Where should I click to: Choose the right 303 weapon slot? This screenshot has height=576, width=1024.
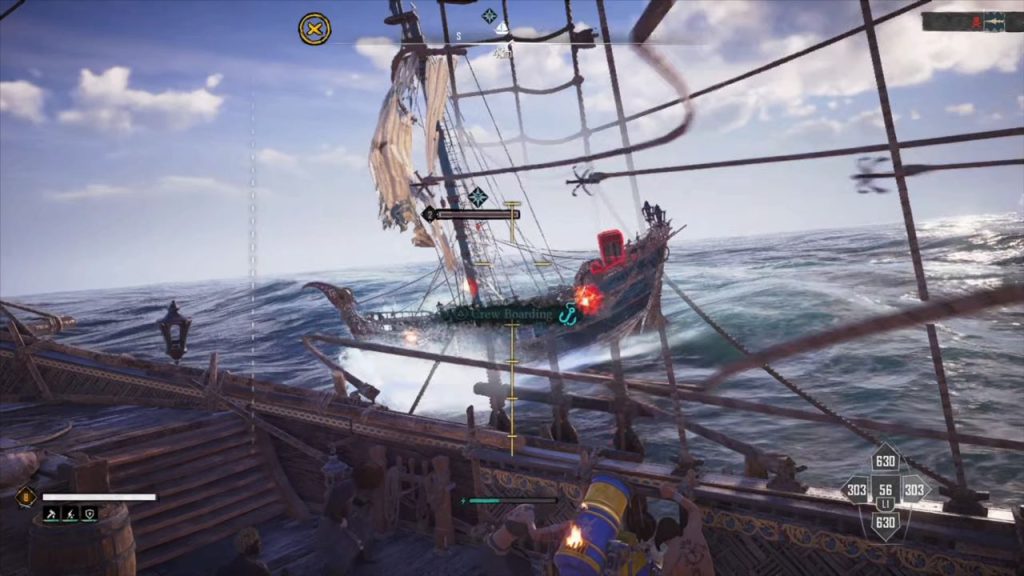tap(914, 490)
